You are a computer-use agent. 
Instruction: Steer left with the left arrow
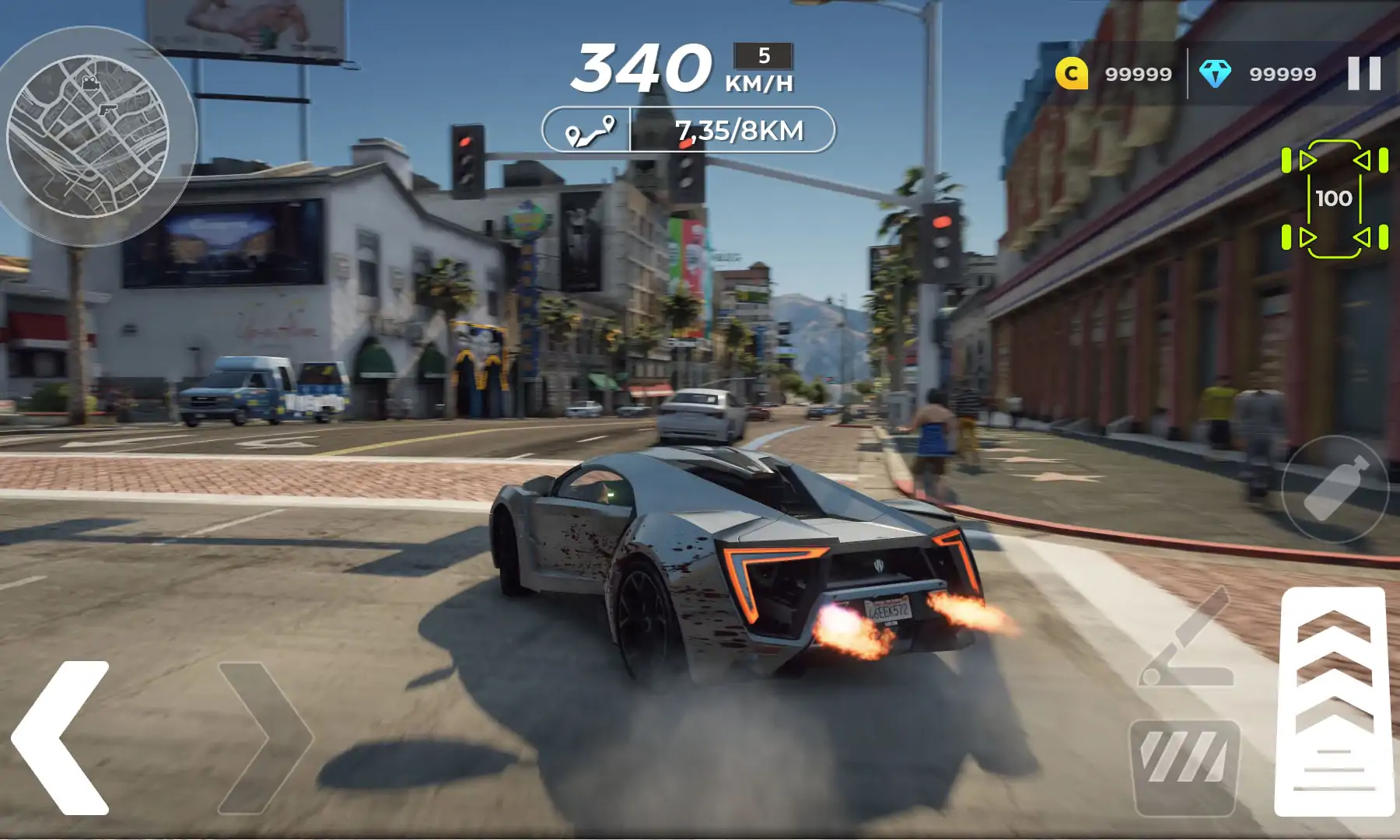click(61, 737)
